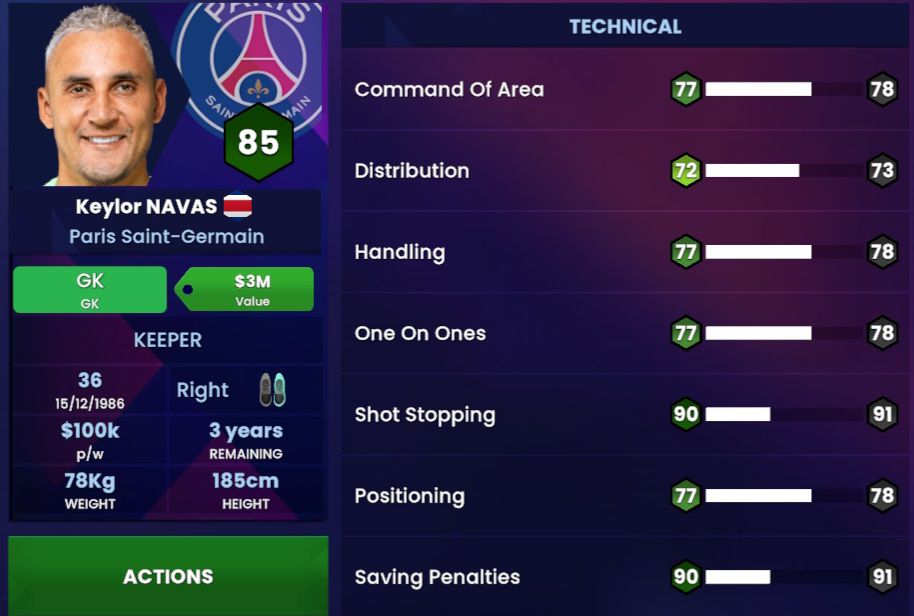The height and width of the screenshot is (616, 914).
Task: Open the ACTIONS menu for Keylor Navas
Action: pos(168,576)
